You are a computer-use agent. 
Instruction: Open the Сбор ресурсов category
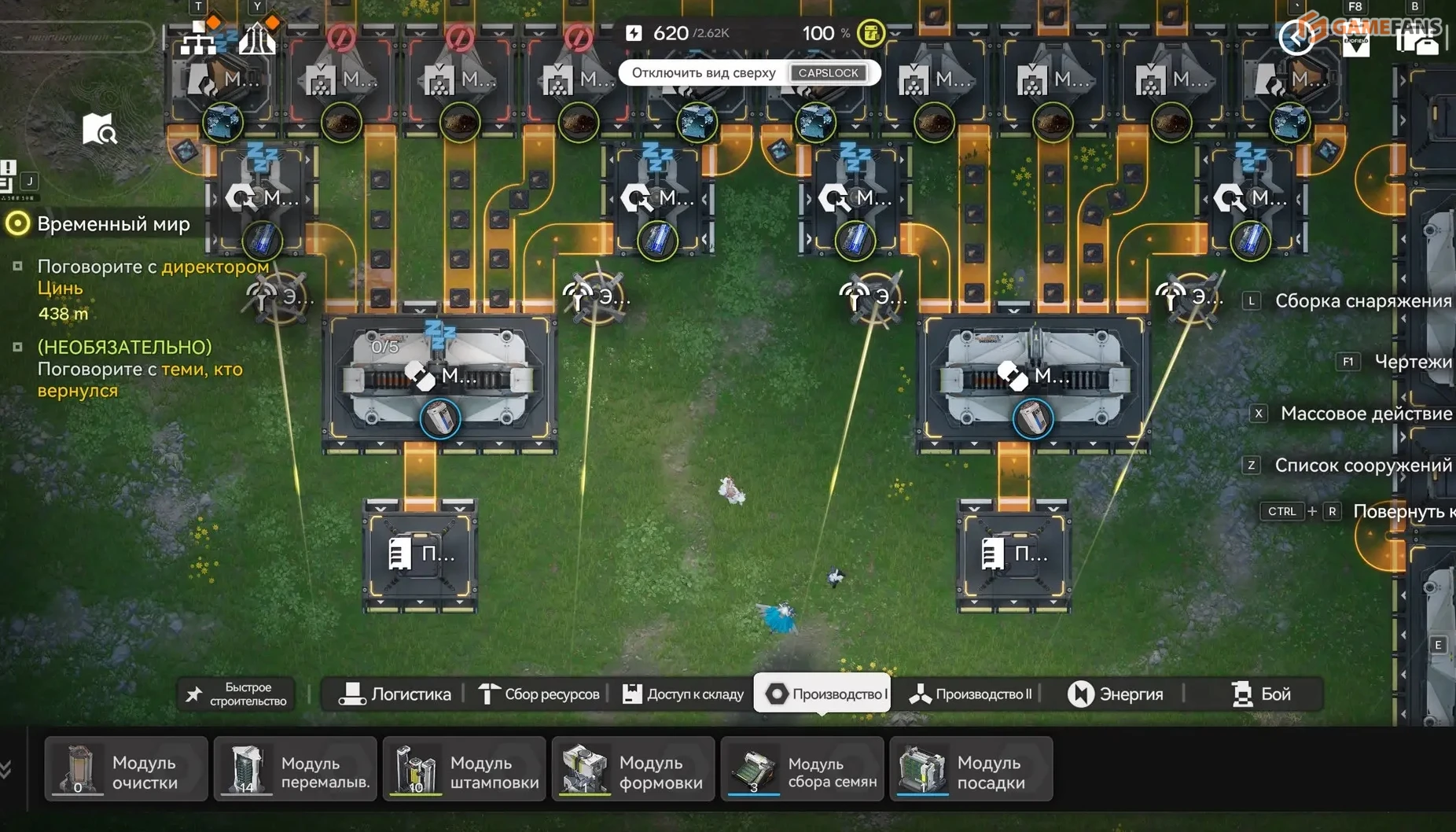[x=539, y=694]
